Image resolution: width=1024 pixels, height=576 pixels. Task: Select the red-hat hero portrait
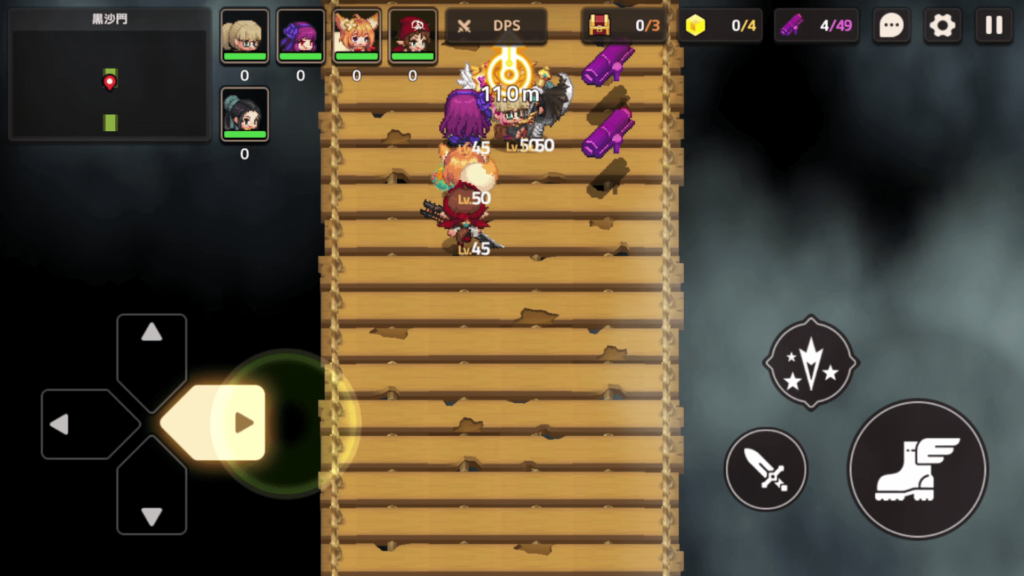click(x=413, y=36)
